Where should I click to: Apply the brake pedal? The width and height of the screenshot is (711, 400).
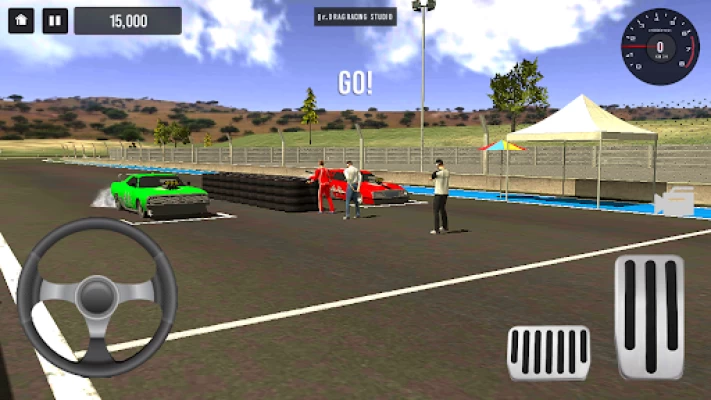[x=548, y=352]
